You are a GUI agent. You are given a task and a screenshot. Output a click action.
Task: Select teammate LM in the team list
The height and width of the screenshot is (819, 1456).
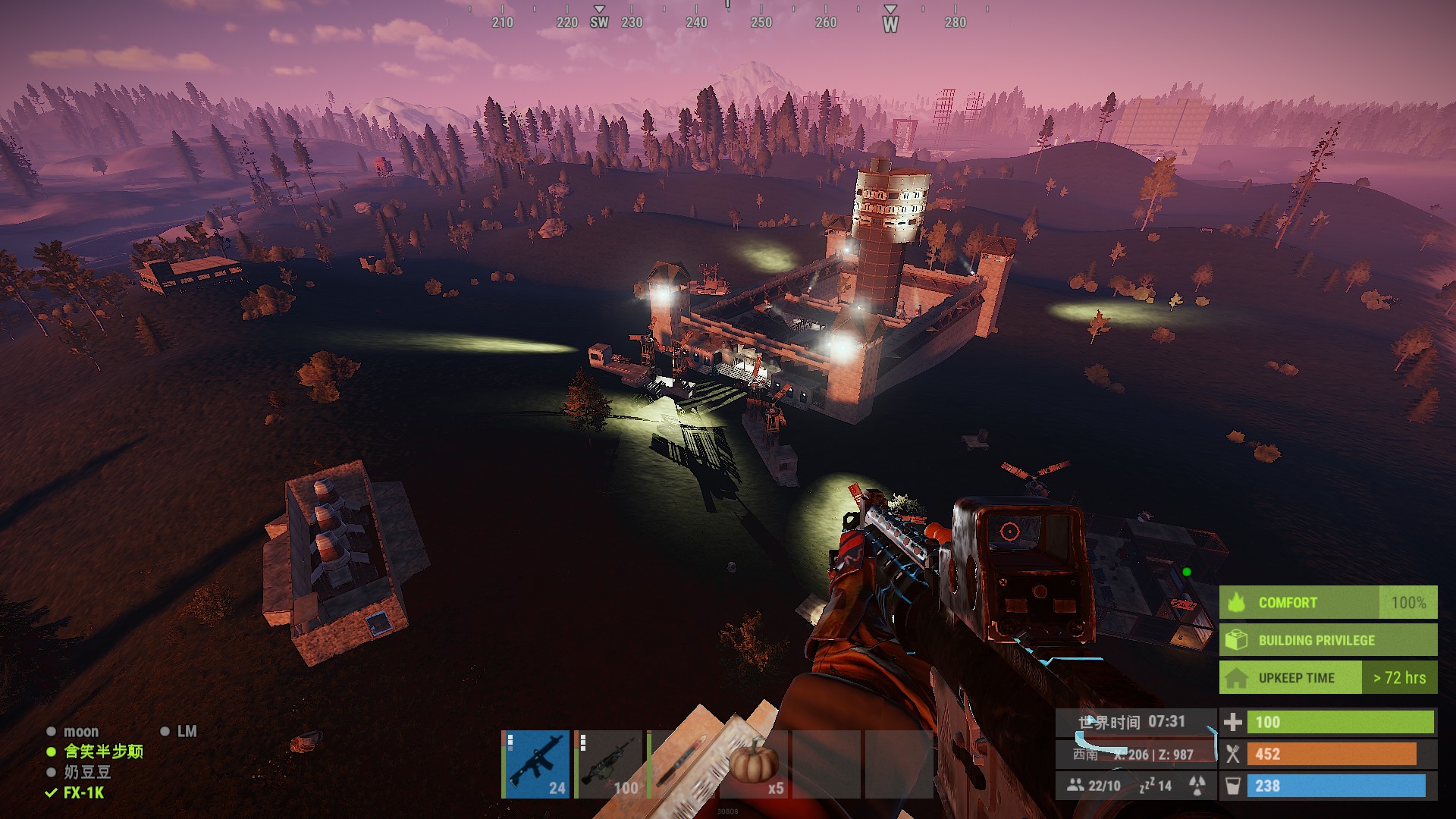tap(187, 732)
